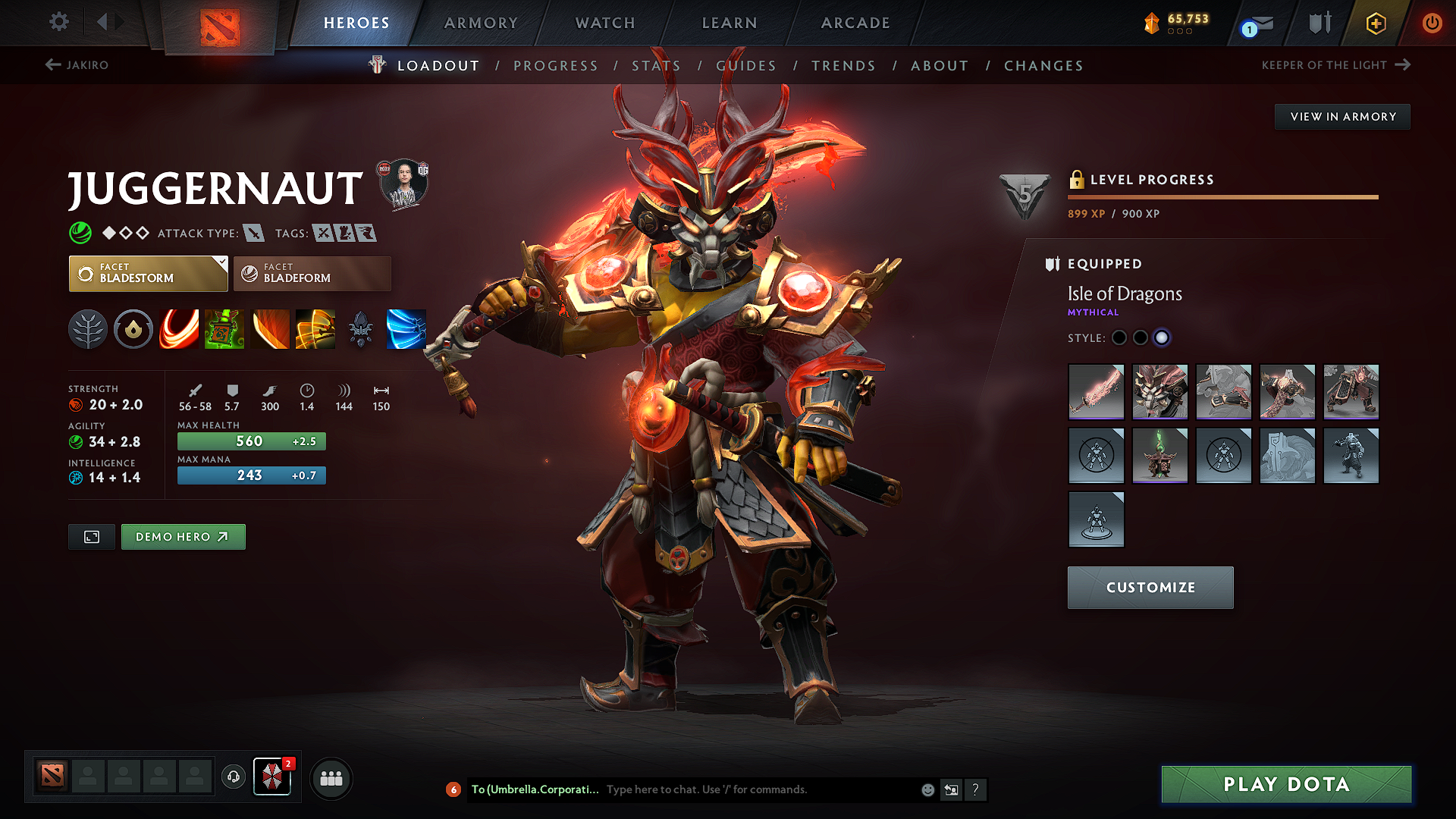Image resolution: width=1456 pixels, height=819 pixels.
Task: Select the third style radio button
Action: pos(1162,338)
